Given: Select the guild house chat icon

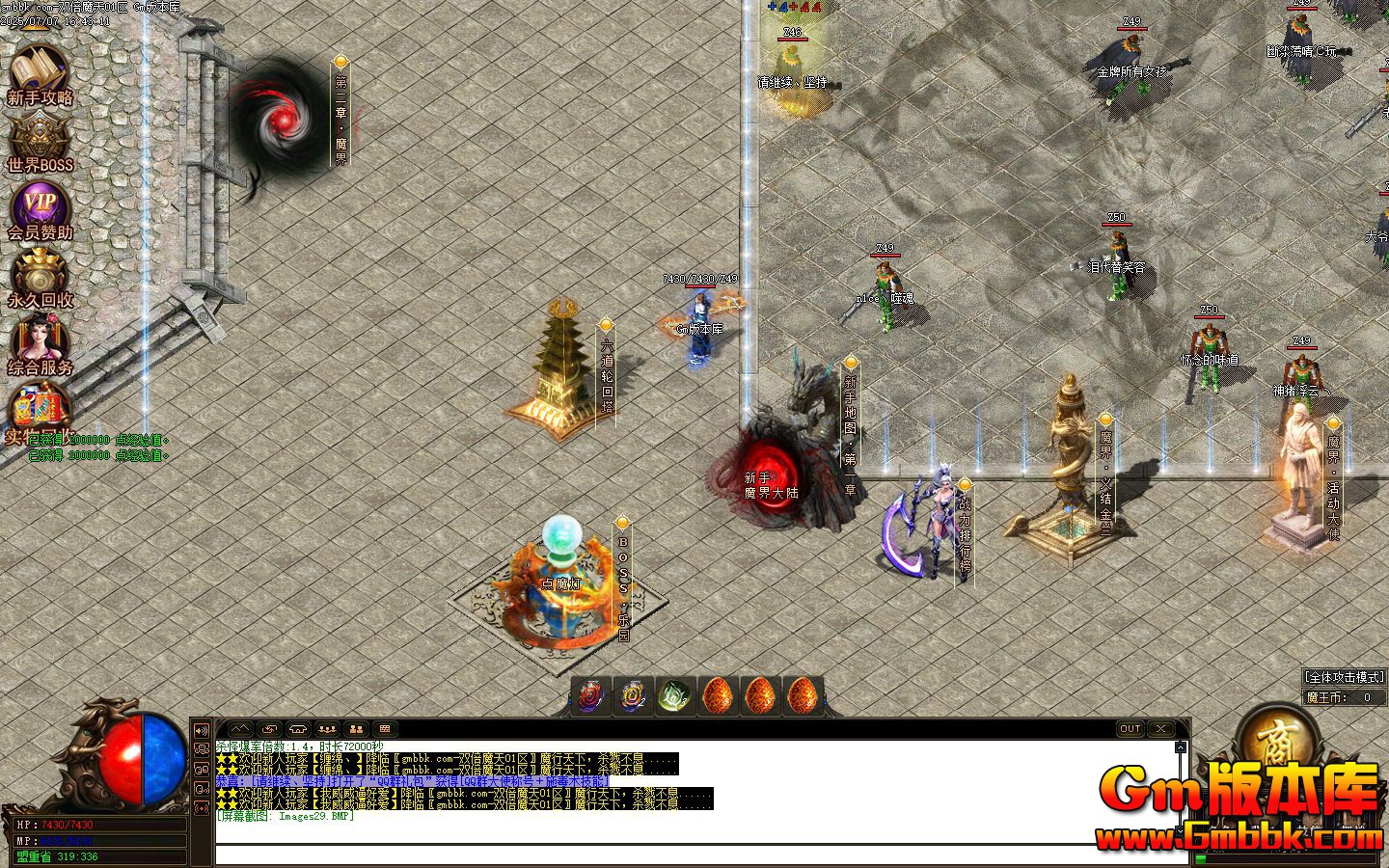Looking at the screenshot, I should pyautogui.click(x=300, y=728).
